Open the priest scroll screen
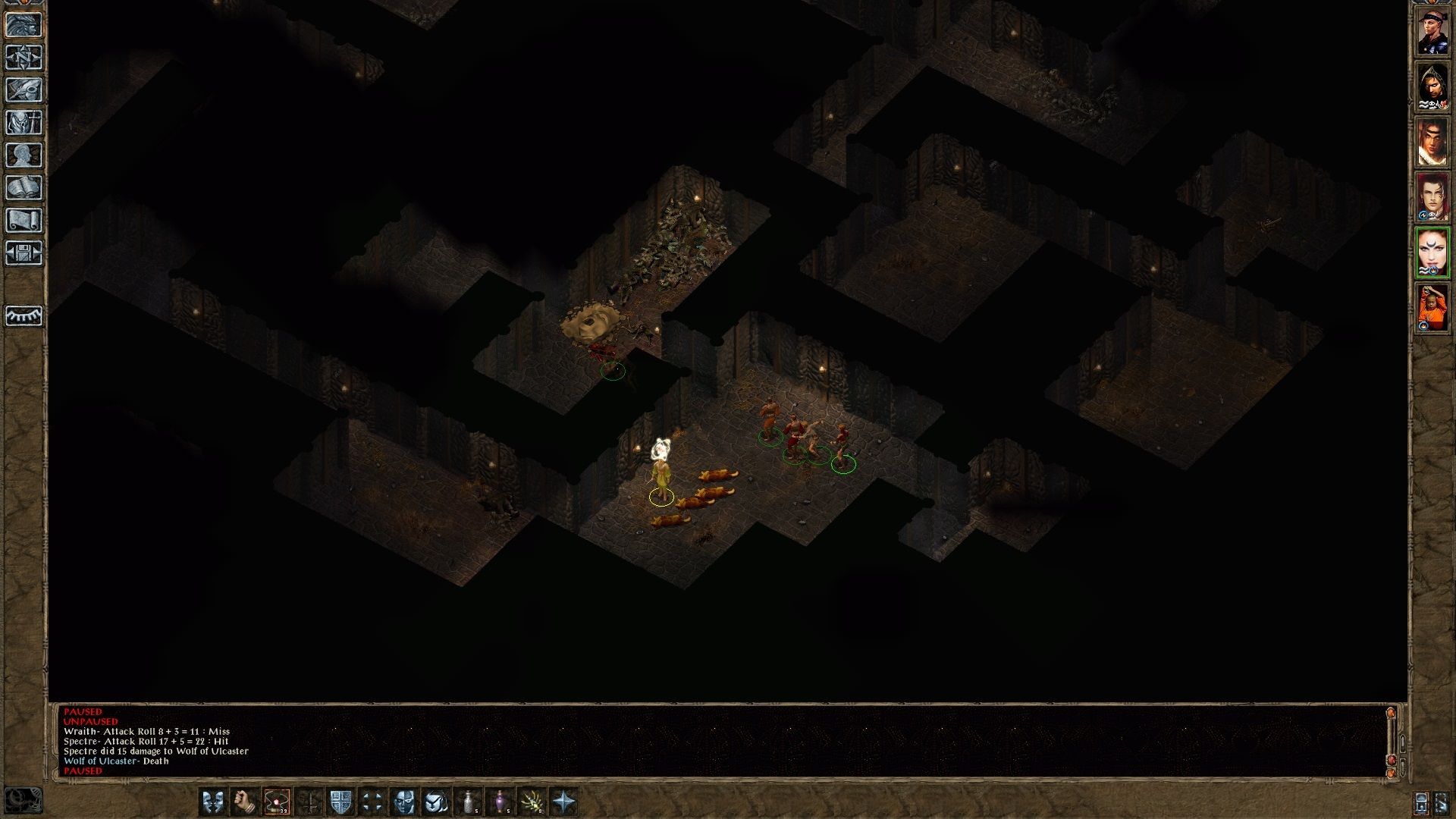Viewport: 1456px width, 819px height. tap(24, 221)
